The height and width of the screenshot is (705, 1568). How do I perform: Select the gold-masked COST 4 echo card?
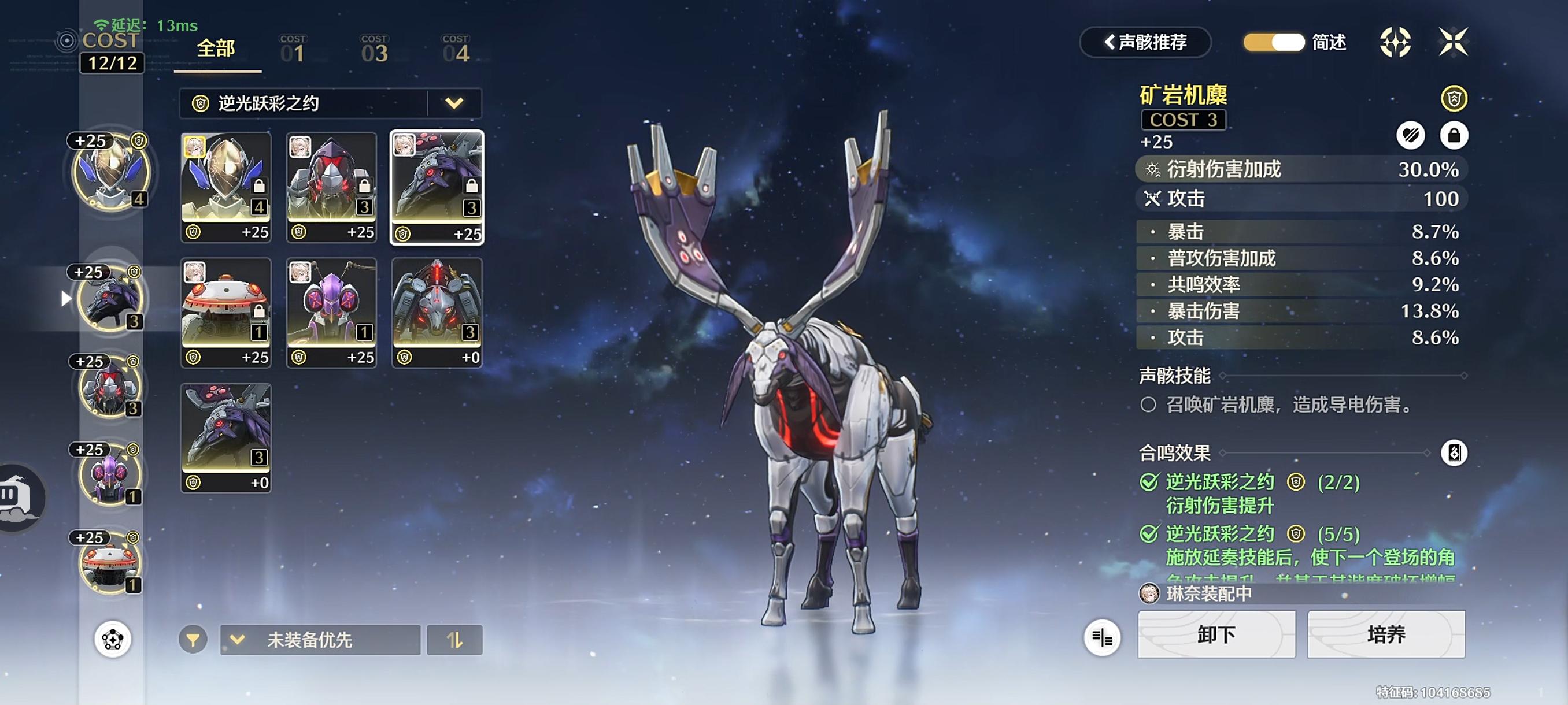coord(226,187)
